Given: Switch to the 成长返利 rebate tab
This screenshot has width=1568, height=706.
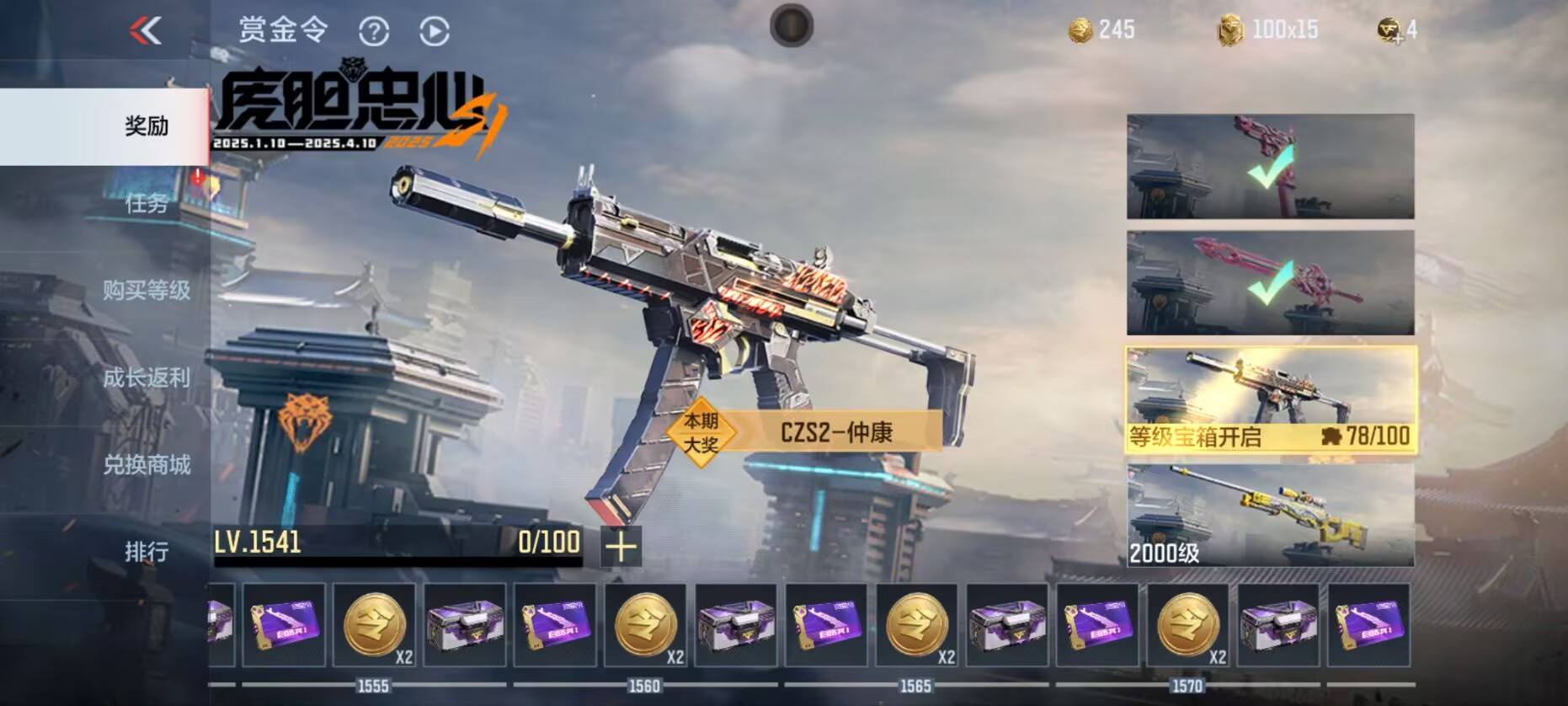Looking at the screenshot, I should [x=146, y=378].
